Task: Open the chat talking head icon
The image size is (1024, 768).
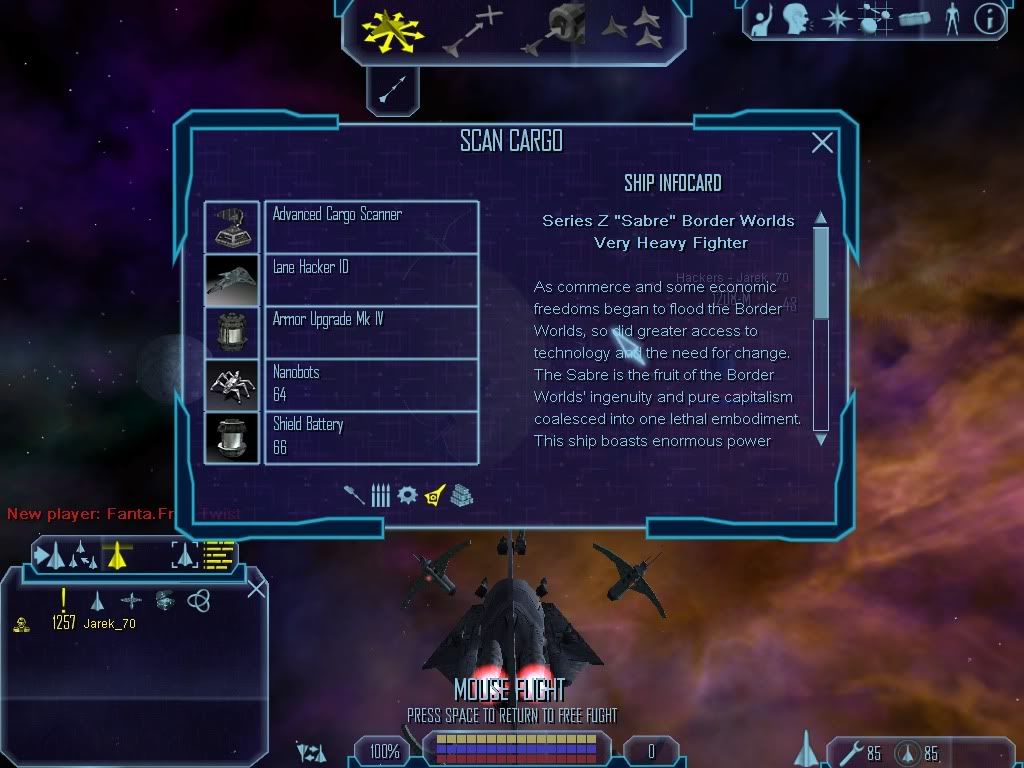Action: click(796, 19)
